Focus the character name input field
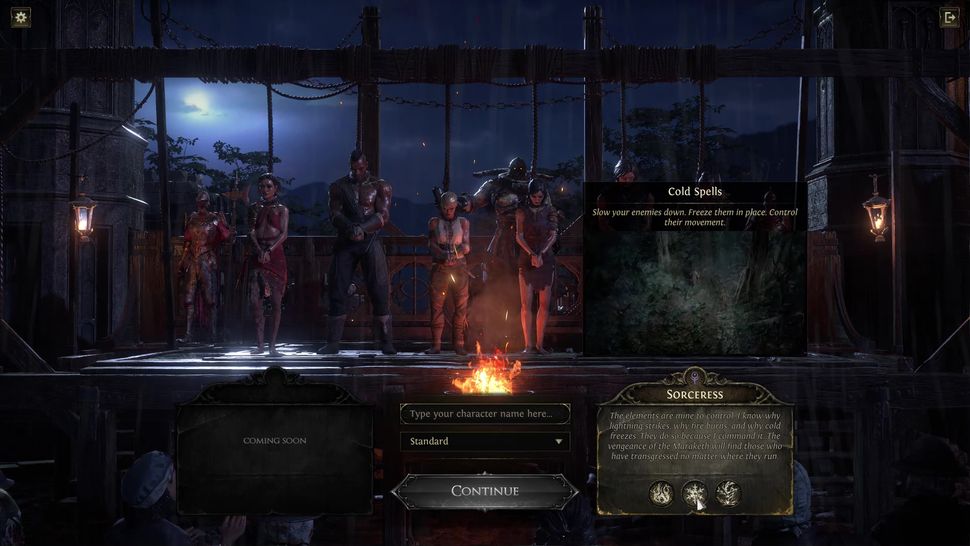The height and width of the screenshot is (546, 970). (x=485, y=414)
